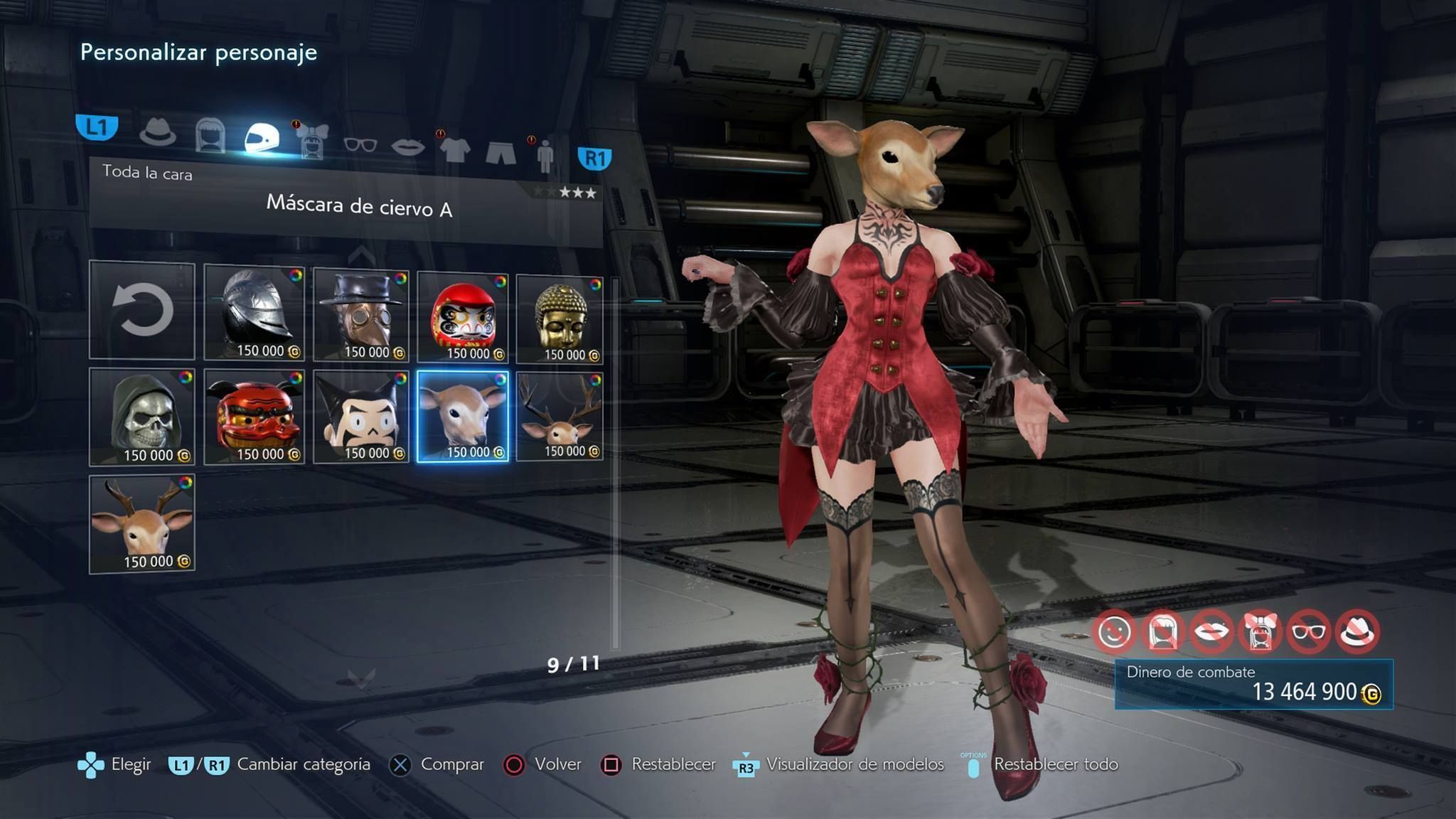Choose the hooded skull mask
The image size is (1456, 819).
point(142,417)
